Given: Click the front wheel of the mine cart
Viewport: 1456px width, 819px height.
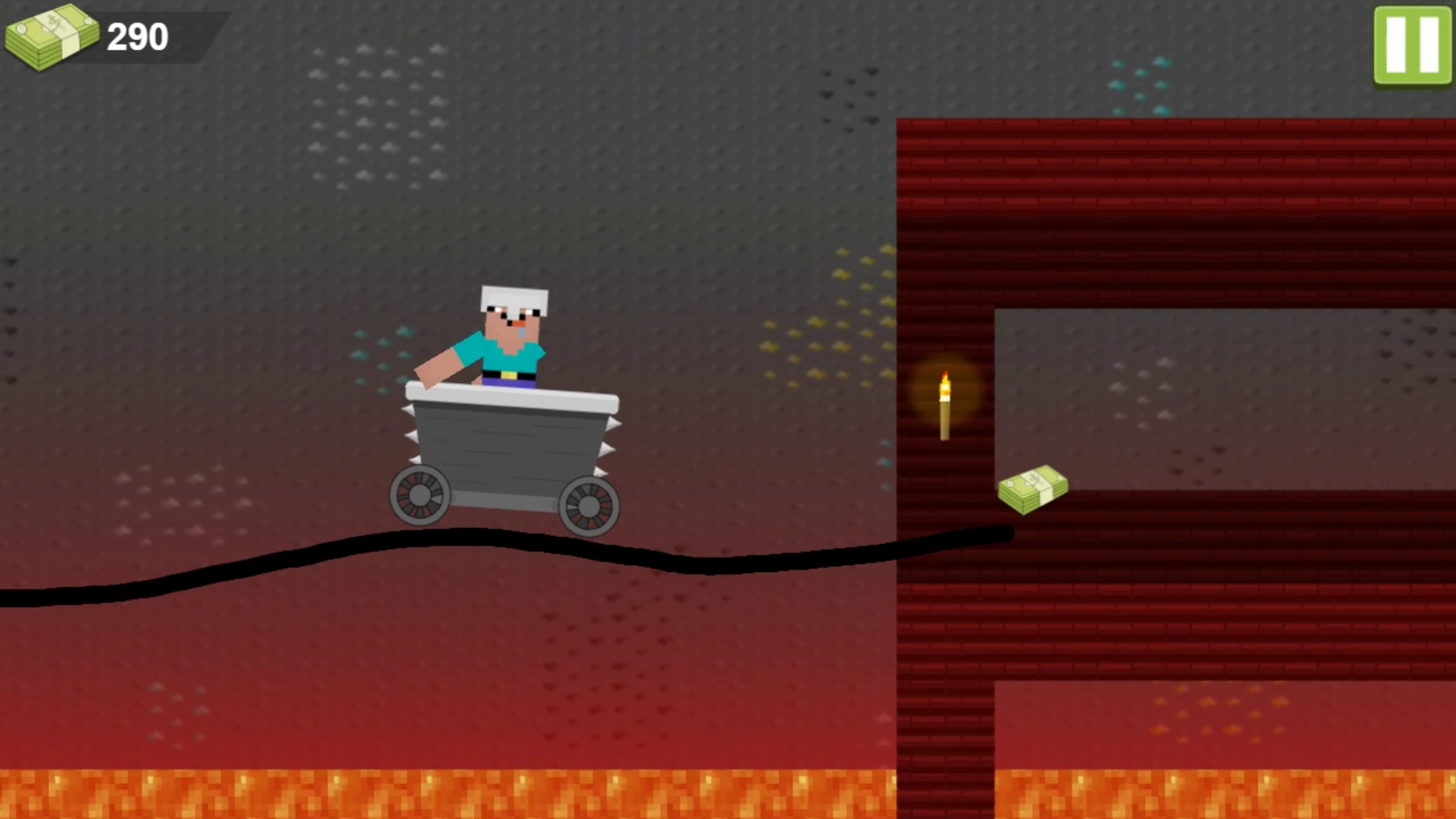Looking at the screenshot, I should pos(588,504).
